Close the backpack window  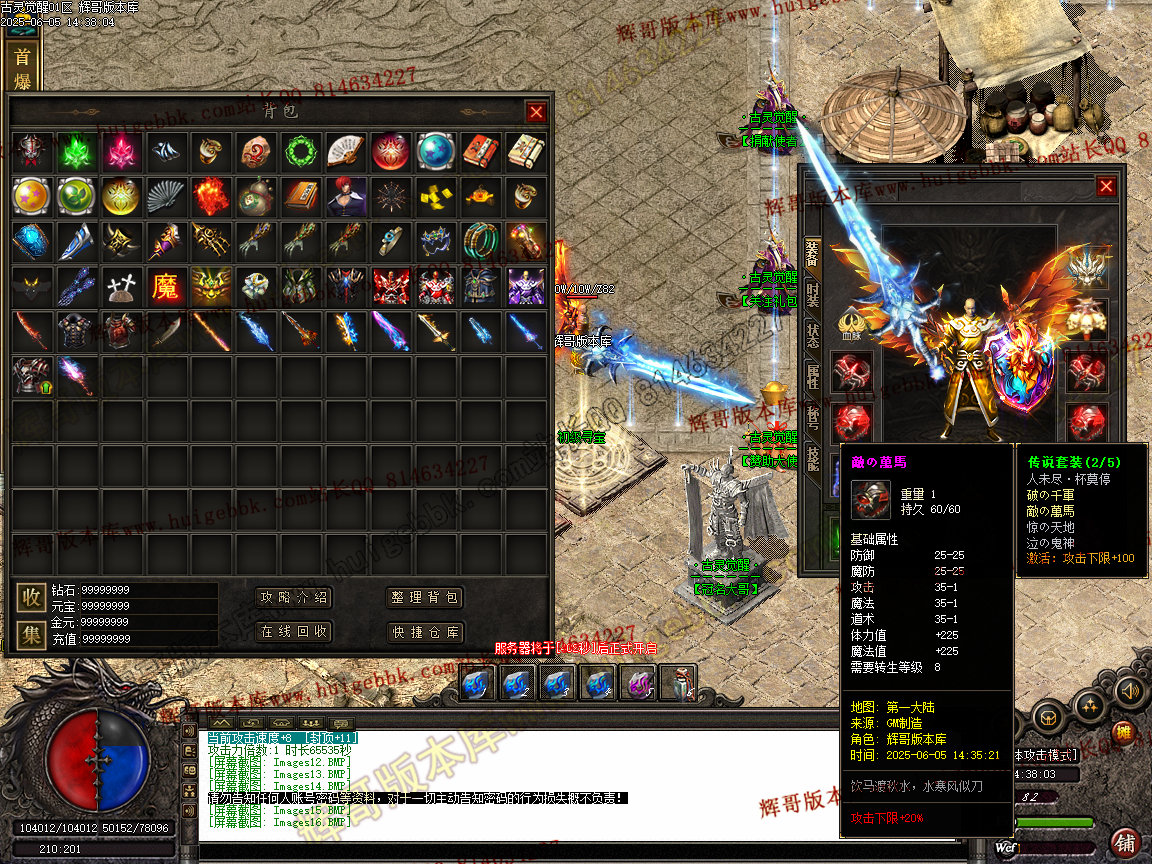click(x=536, y=112)
